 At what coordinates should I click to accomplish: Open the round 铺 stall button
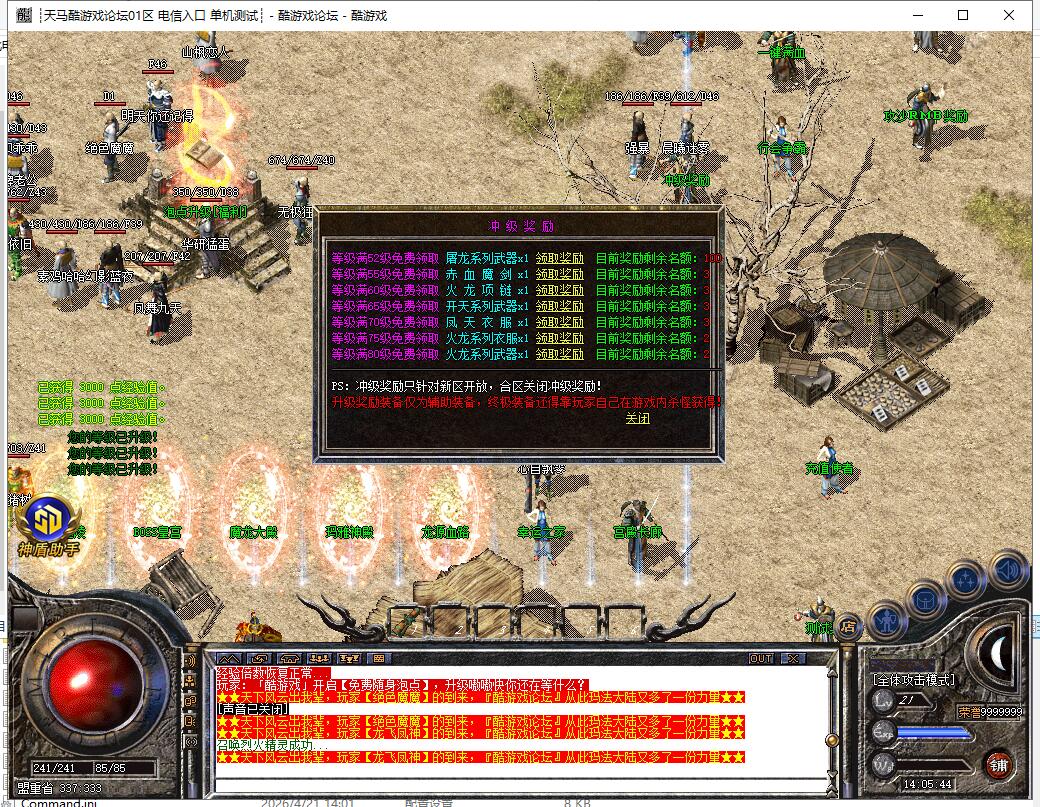998,765
